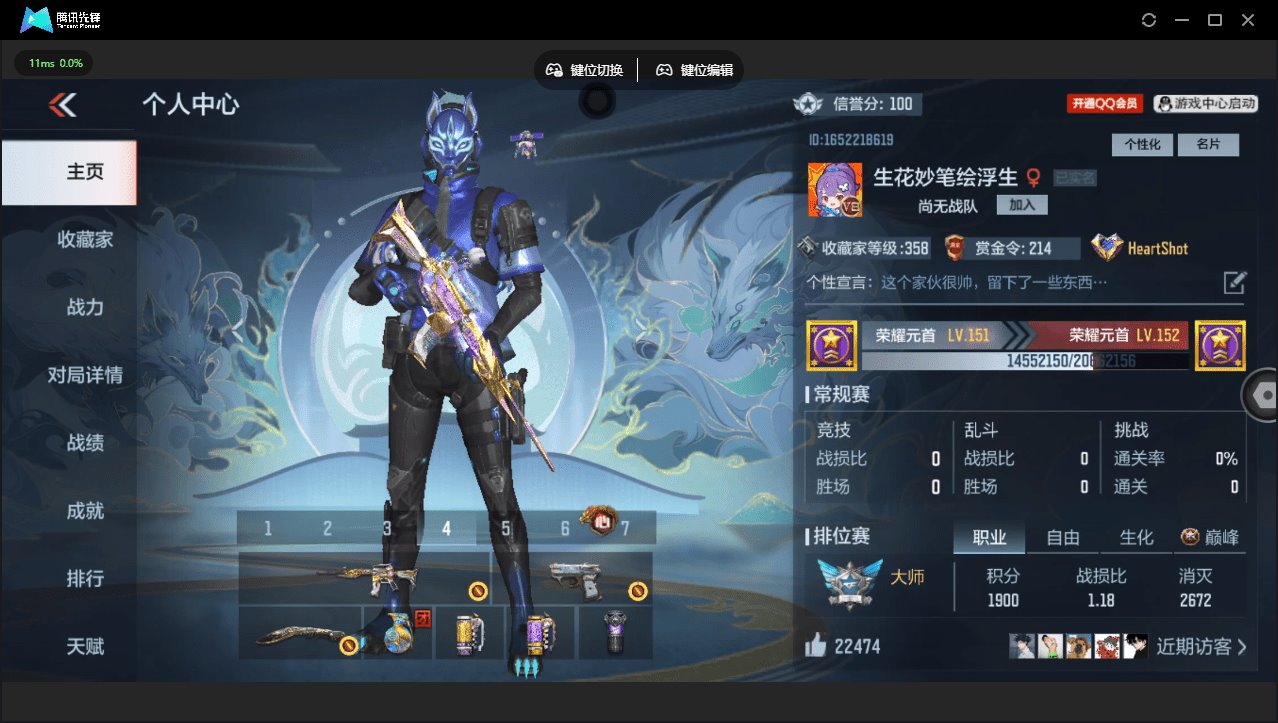Click the 个性化 personalization button
The height and width of the screenshot is (723, 1278).
click(1142, 145)
